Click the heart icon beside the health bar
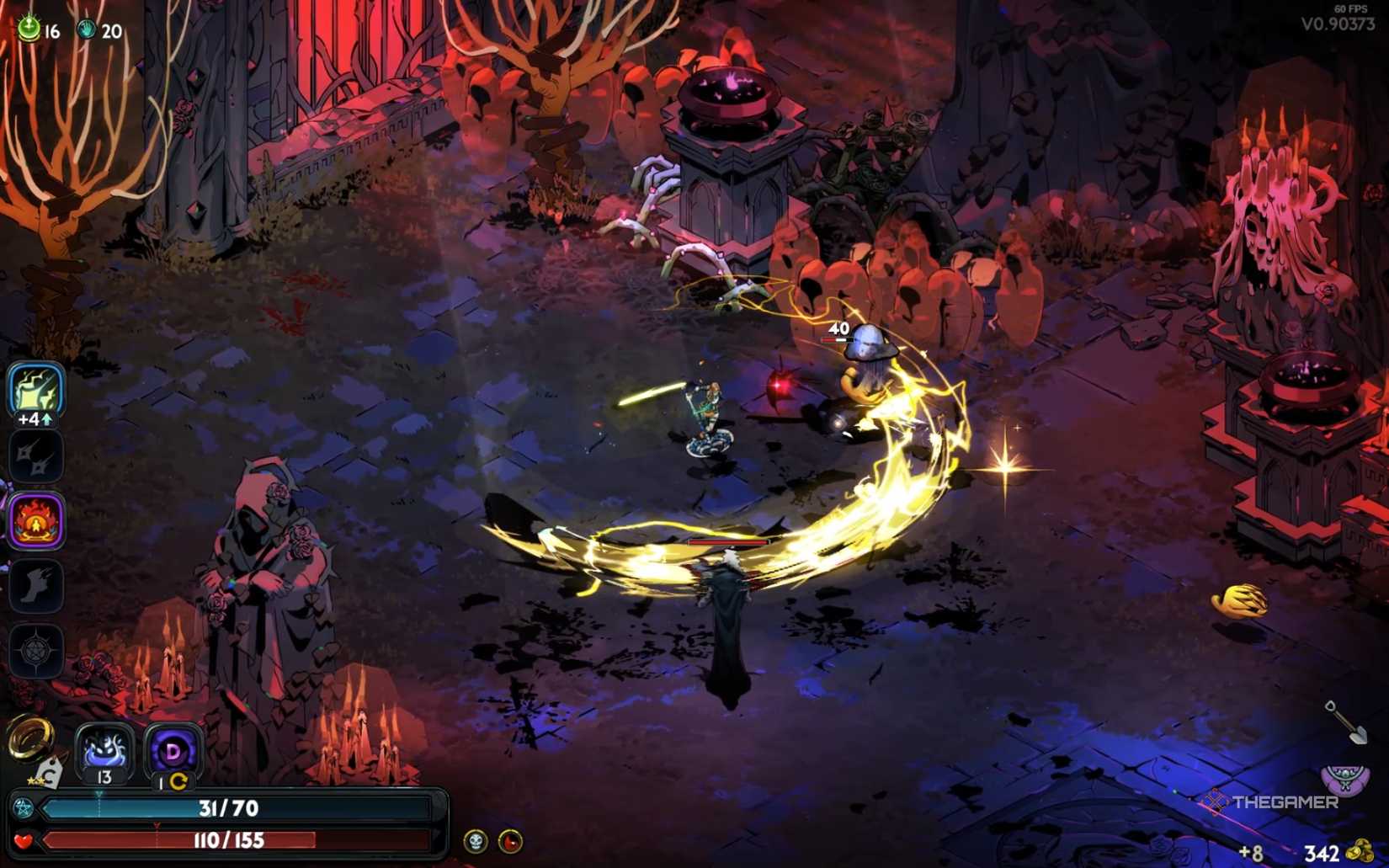The width and height of the screenshot is (1389, 868). (x=24, y=839)
